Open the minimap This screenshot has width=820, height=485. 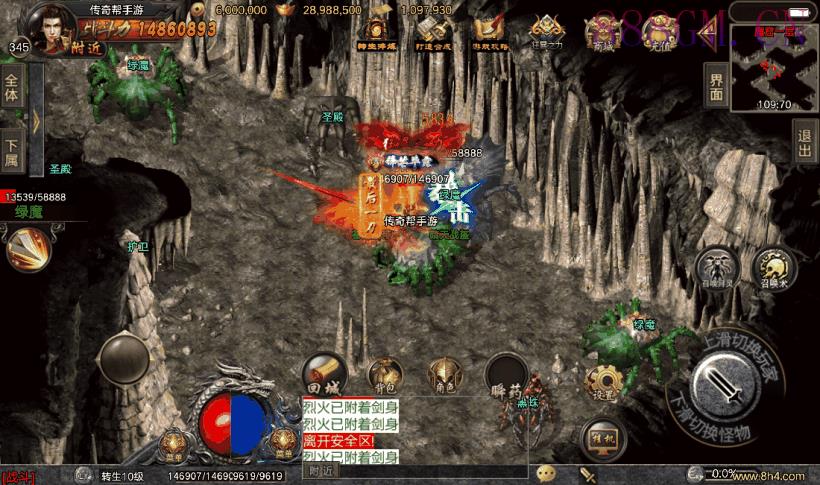point(773,66)
